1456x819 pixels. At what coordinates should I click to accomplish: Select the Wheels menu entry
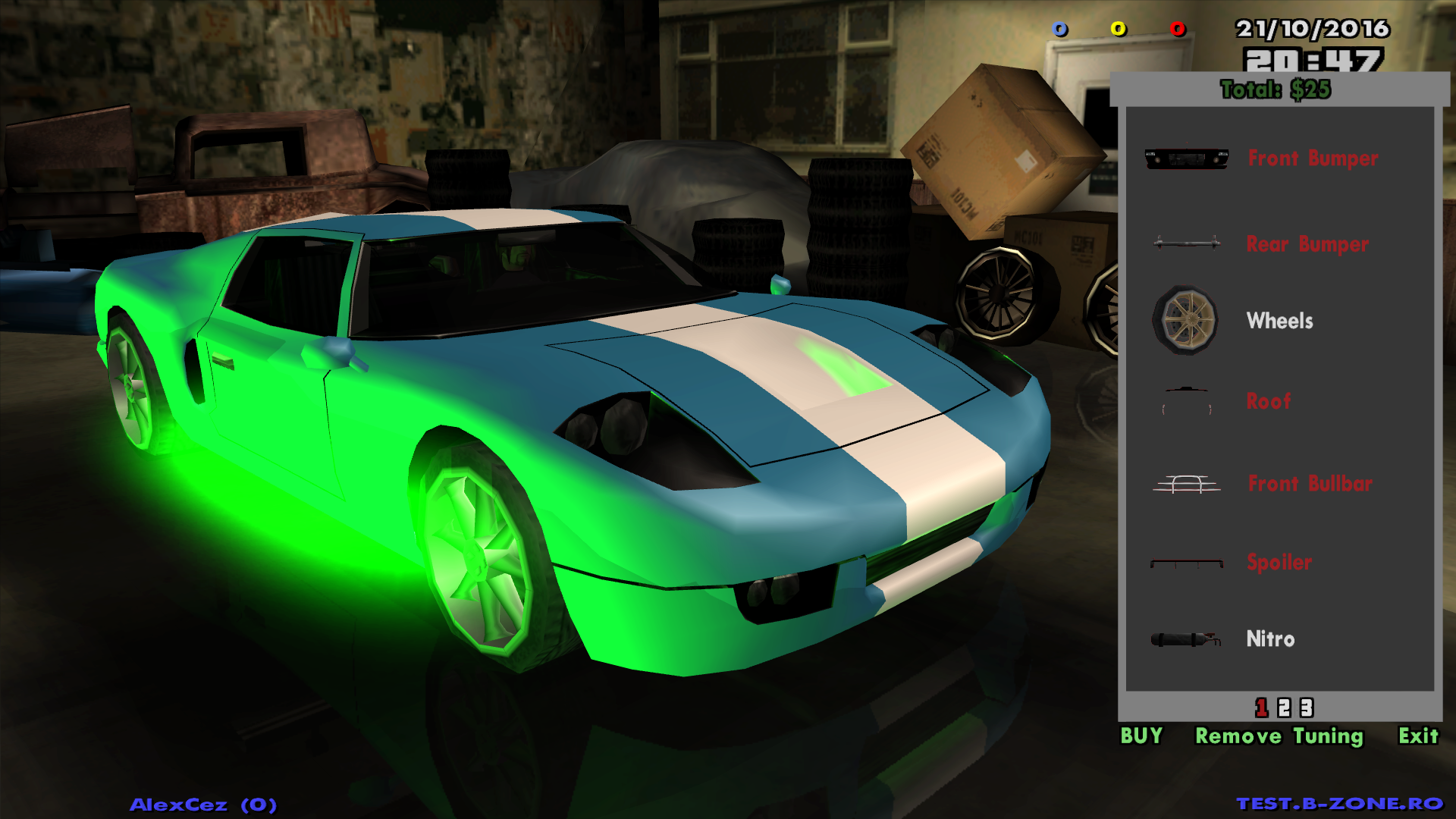point(1279,320)
